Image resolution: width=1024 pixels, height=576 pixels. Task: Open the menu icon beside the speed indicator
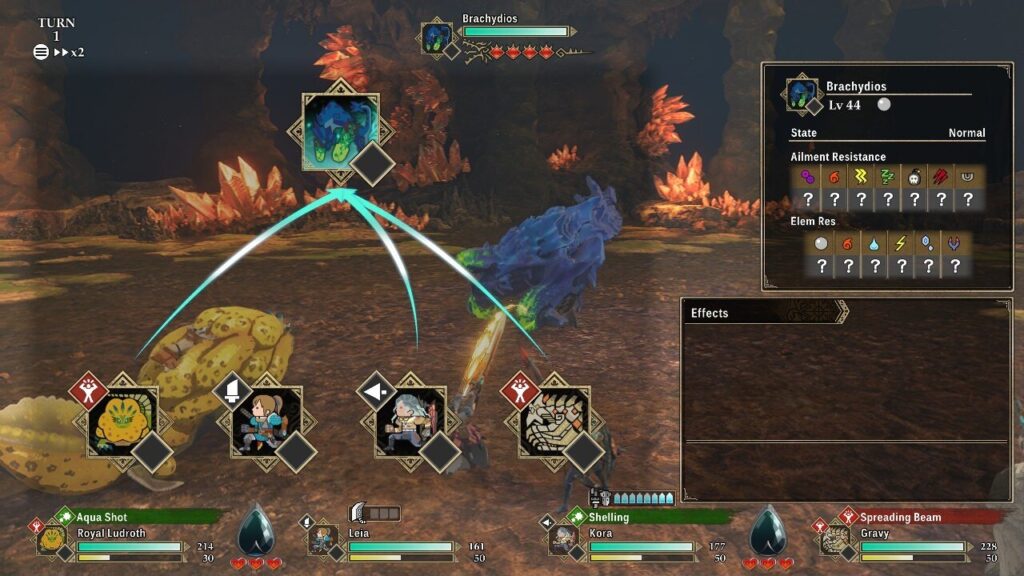coord(41,52)
